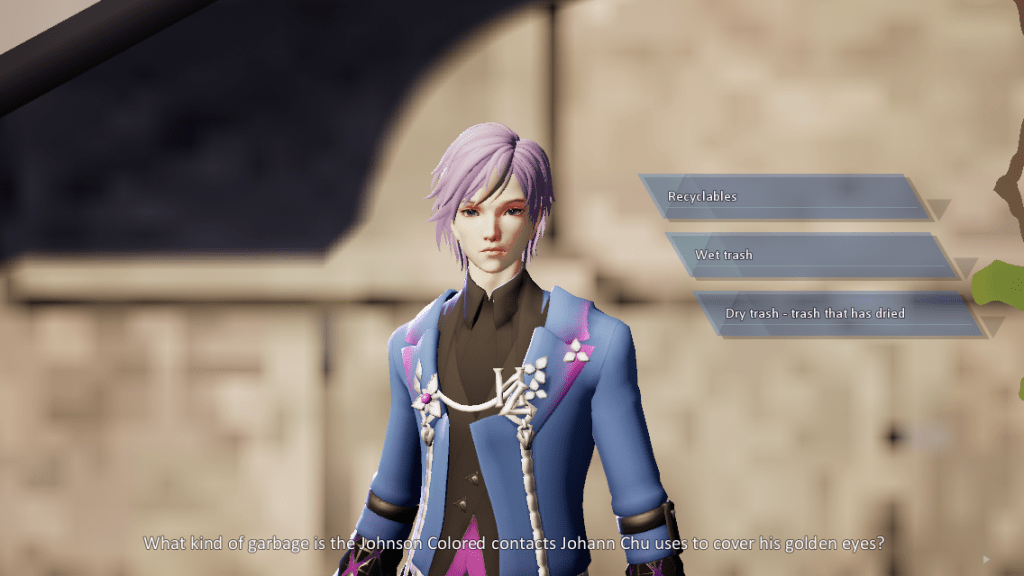Select the Wet trash reply

pyautogui.click(x=812, y=255)
